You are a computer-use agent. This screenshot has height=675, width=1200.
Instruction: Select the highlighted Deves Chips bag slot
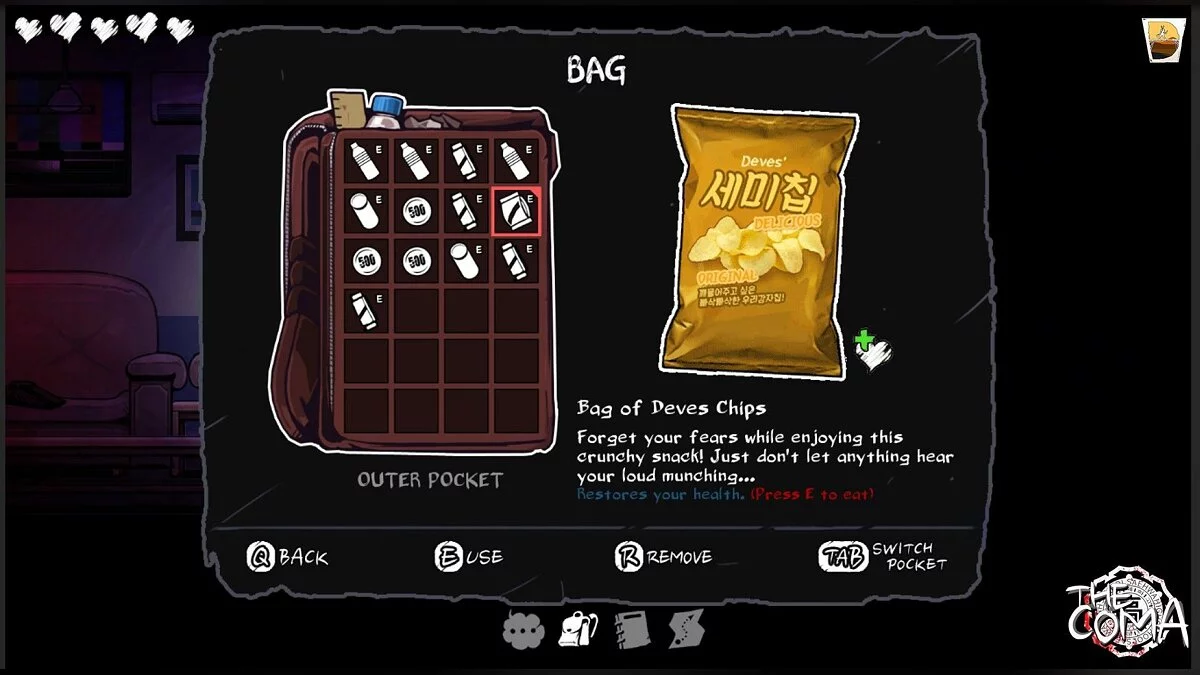[x=517, y=210]
